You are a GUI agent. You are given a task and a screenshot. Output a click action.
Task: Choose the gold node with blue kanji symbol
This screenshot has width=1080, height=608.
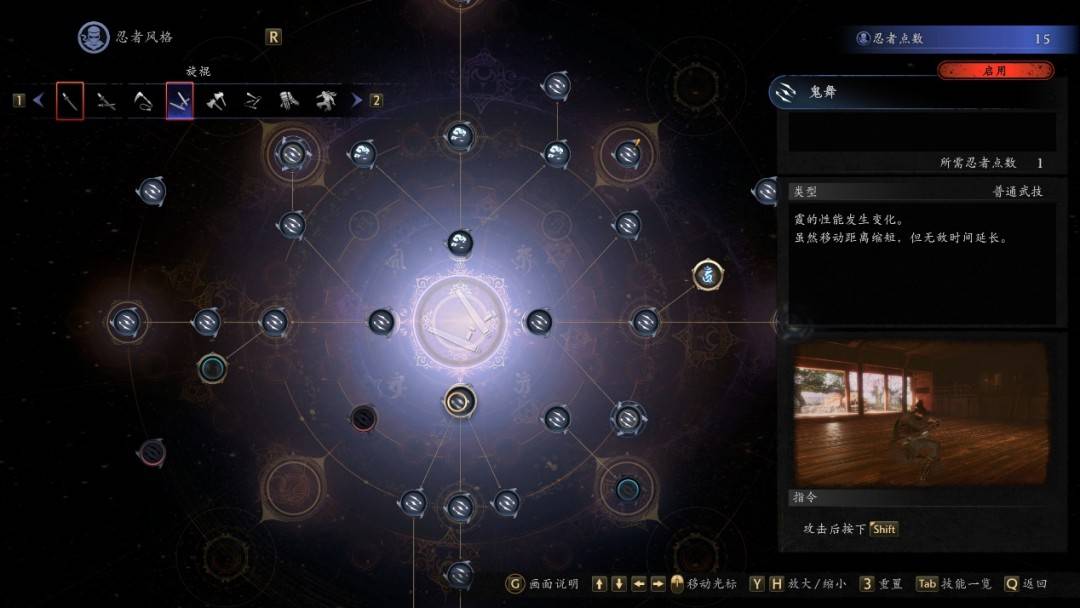[x=708, y=274]
